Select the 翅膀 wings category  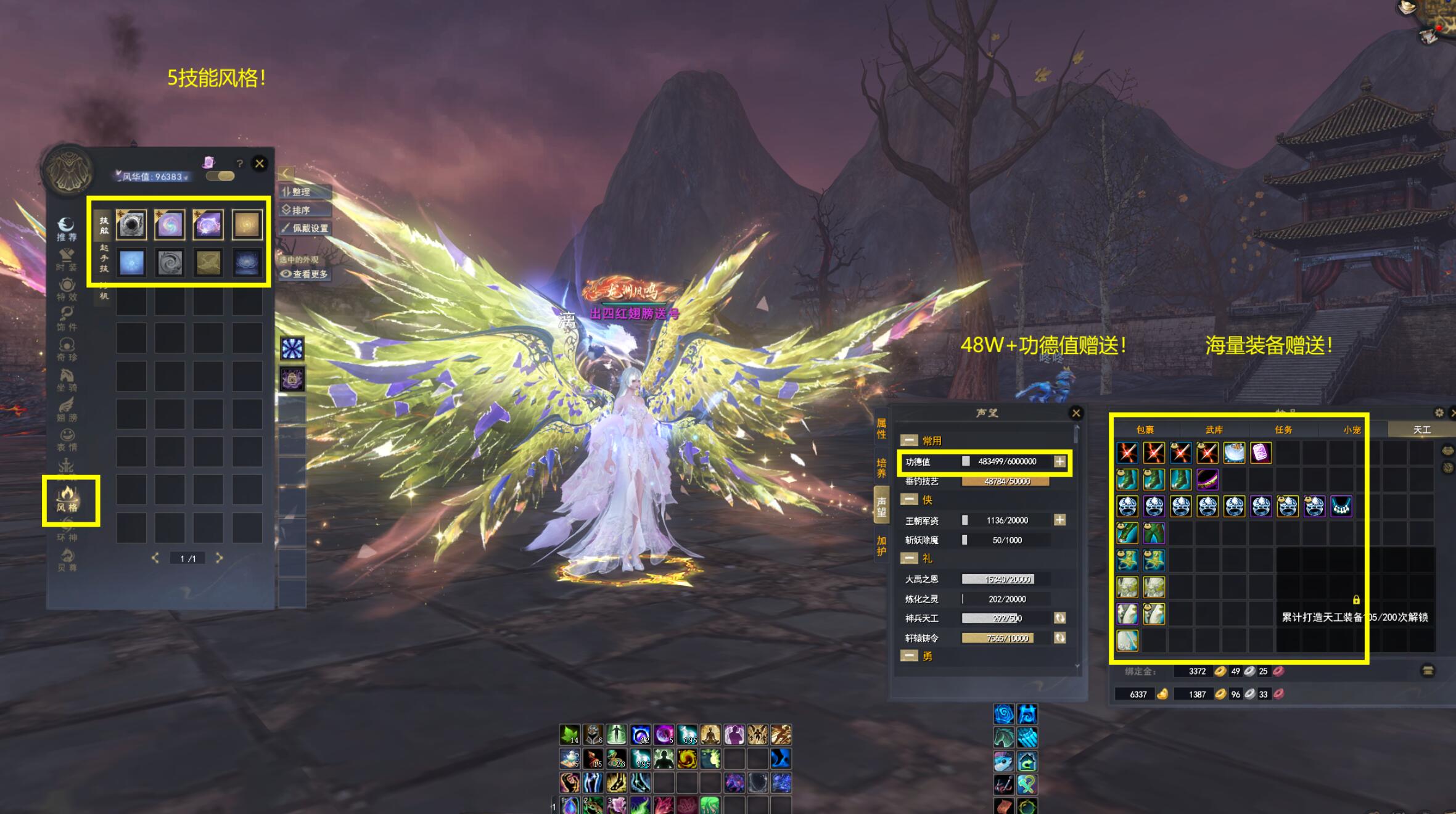click(67, 410)
